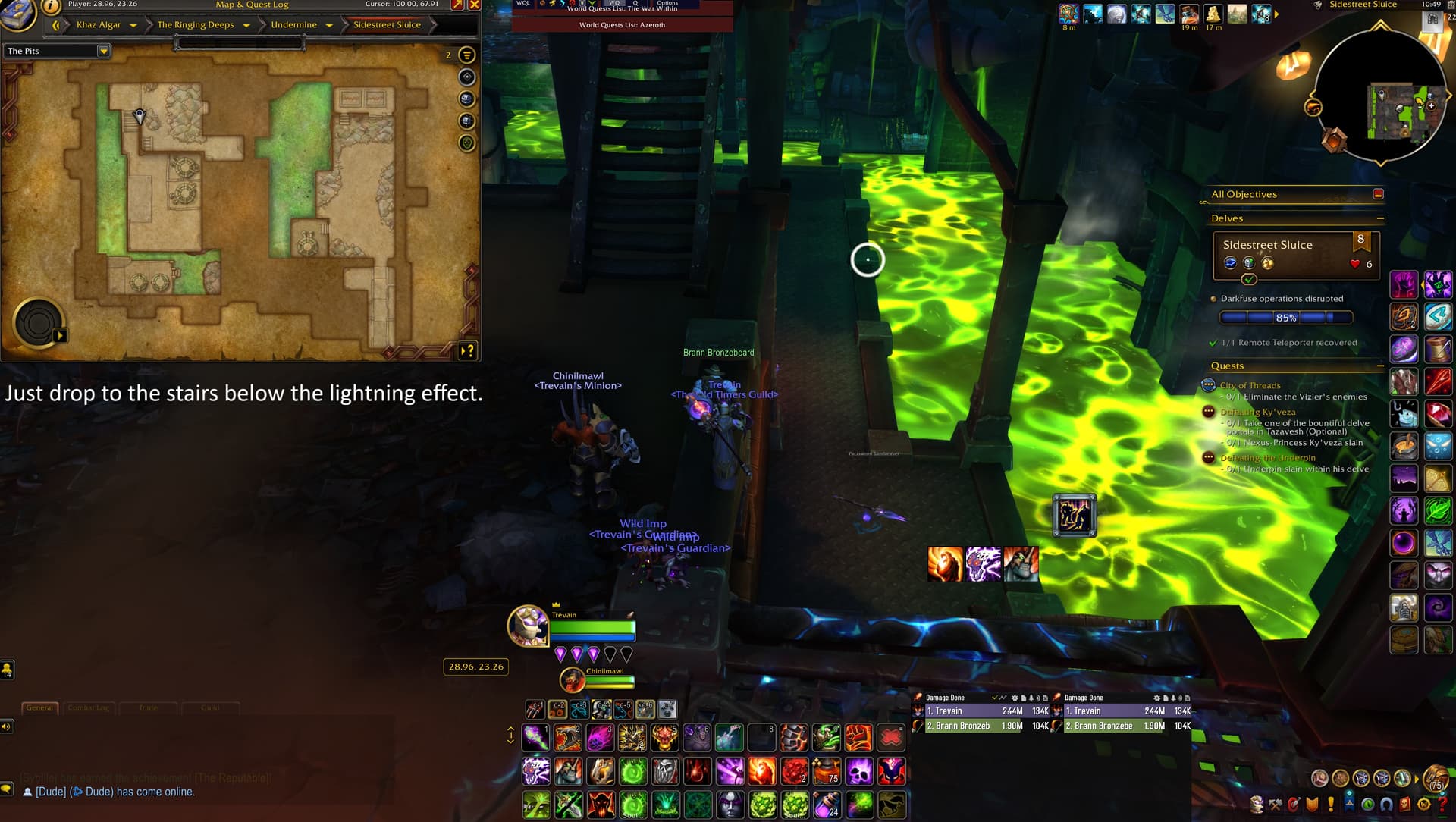
Task: Use the potion item with 24 charges
Action: coord(827,804)
